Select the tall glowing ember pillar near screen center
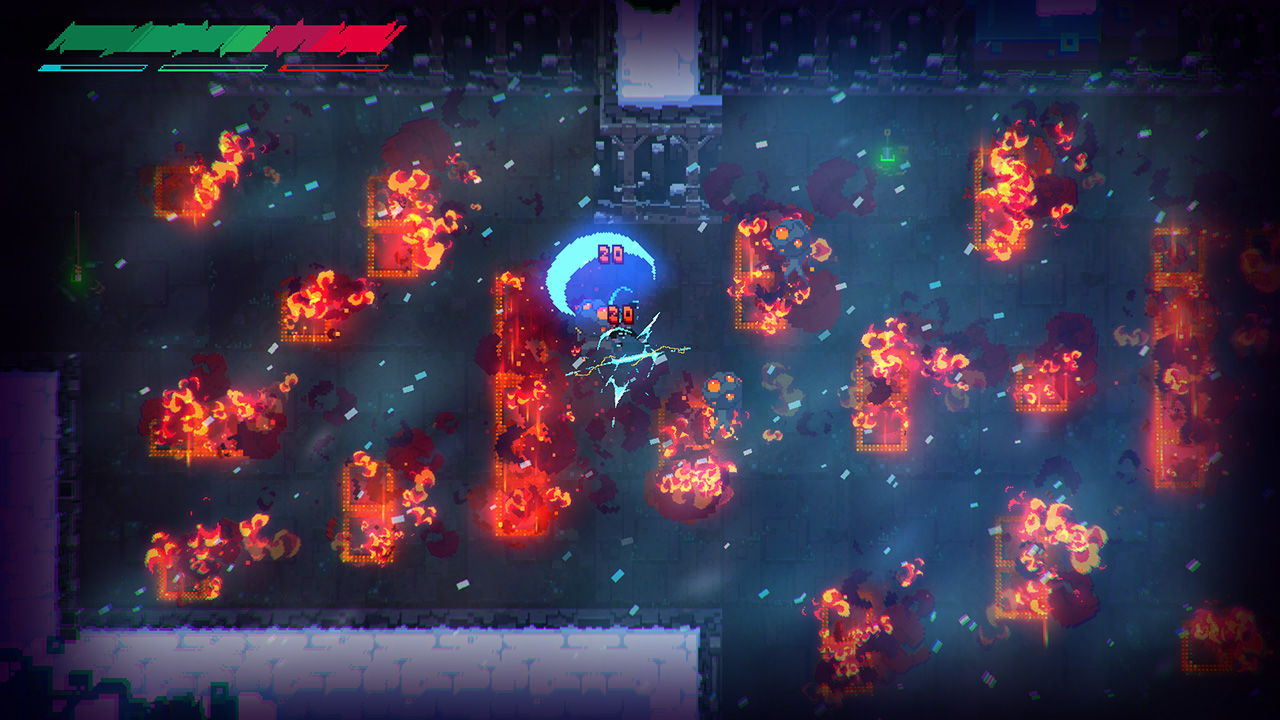This screenshot has width=1280, height=720. (x=510, y=400)
